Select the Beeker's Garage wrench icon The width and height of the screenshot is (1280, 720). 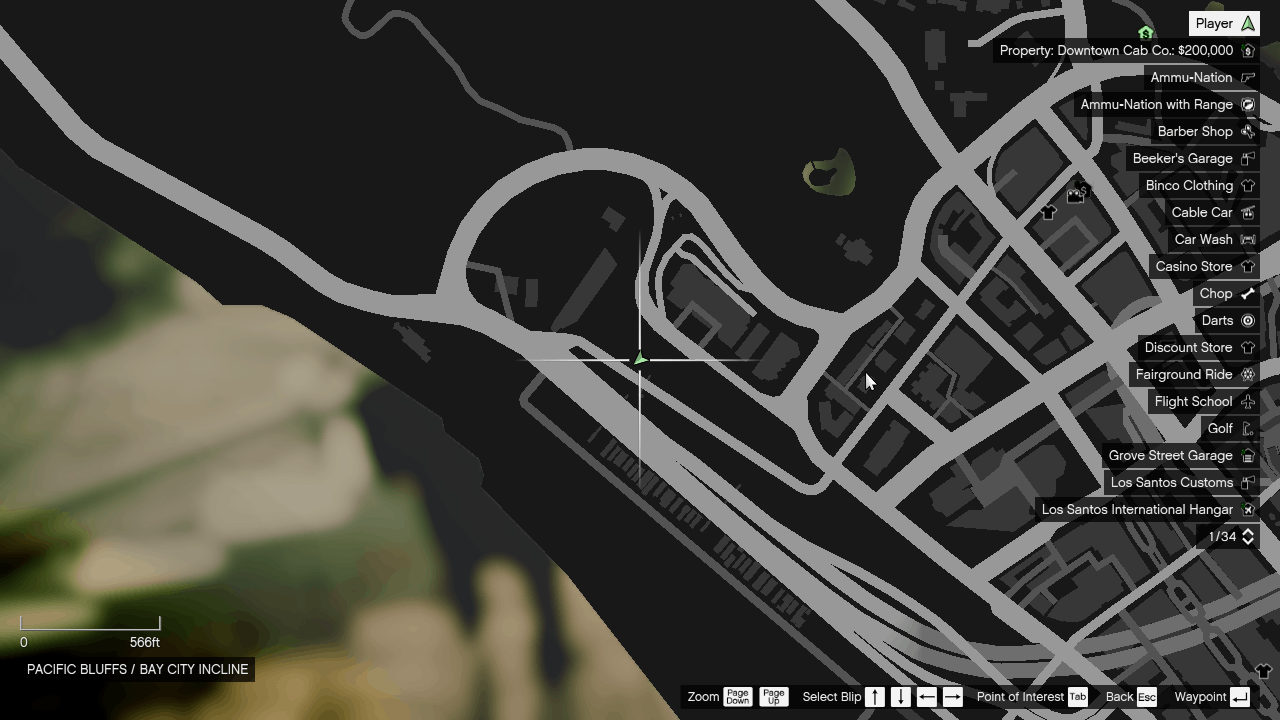[x=1247, y=158]
